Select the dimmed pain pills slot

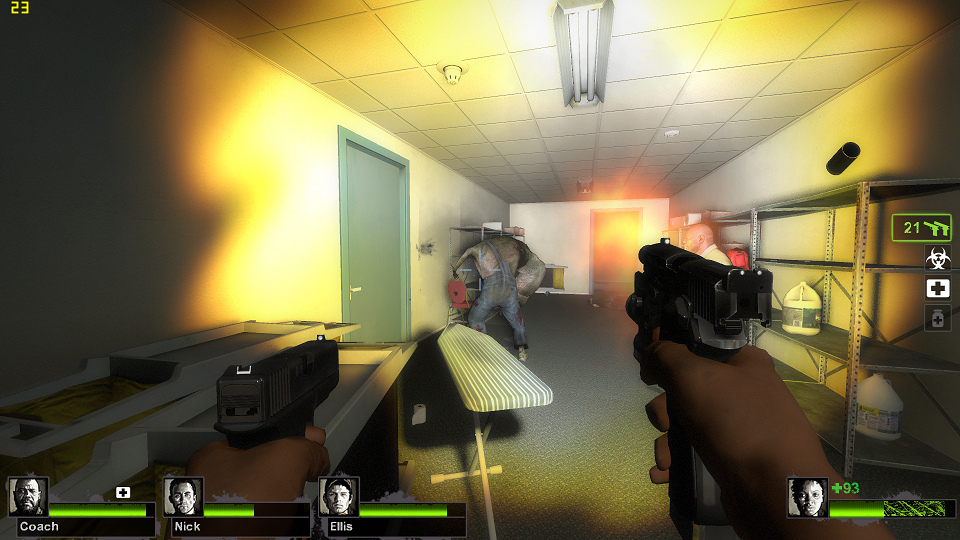coord(937,319)
